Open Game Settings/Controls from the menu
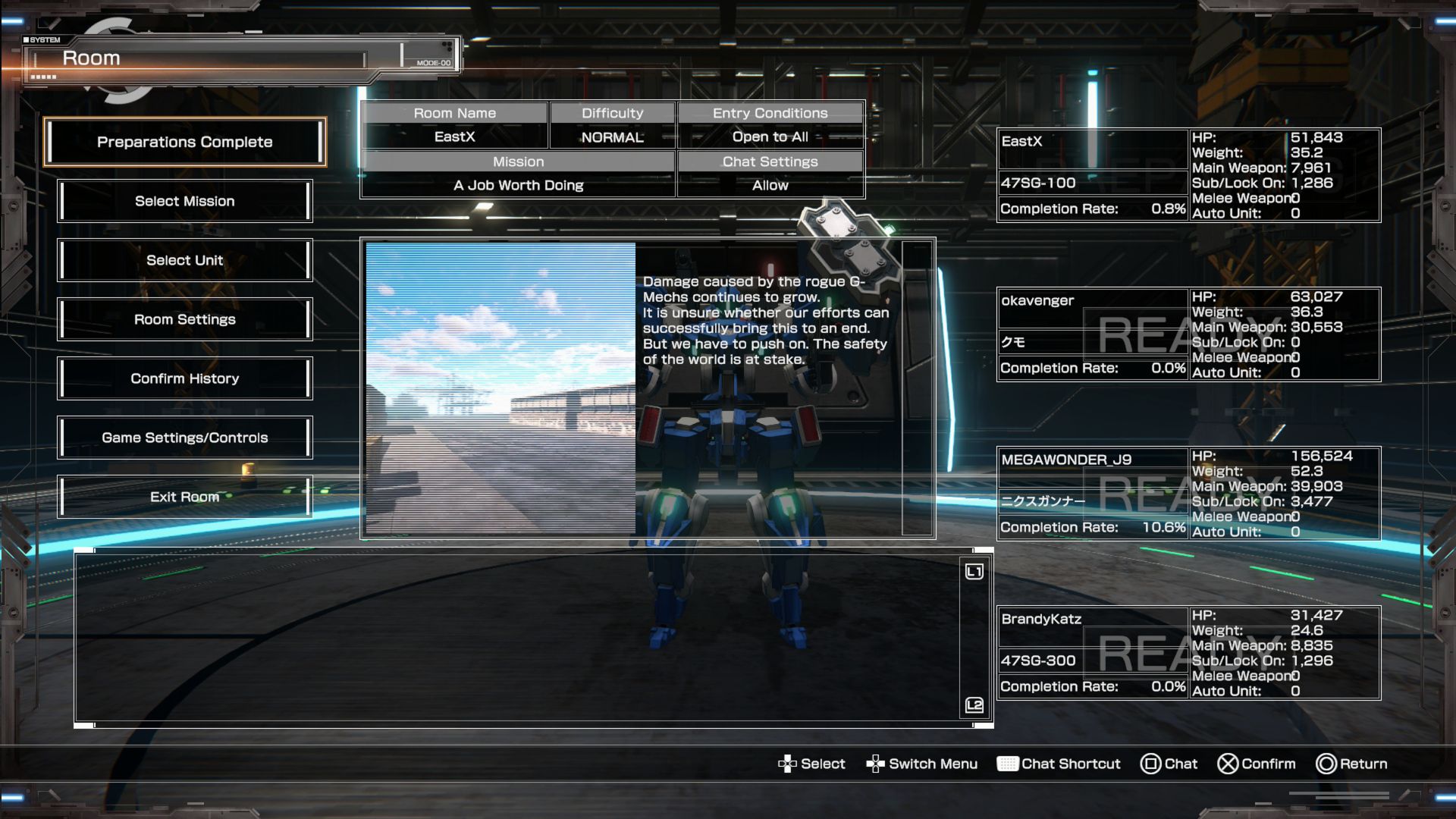The image size is (1456, 819). click(184, 438)
